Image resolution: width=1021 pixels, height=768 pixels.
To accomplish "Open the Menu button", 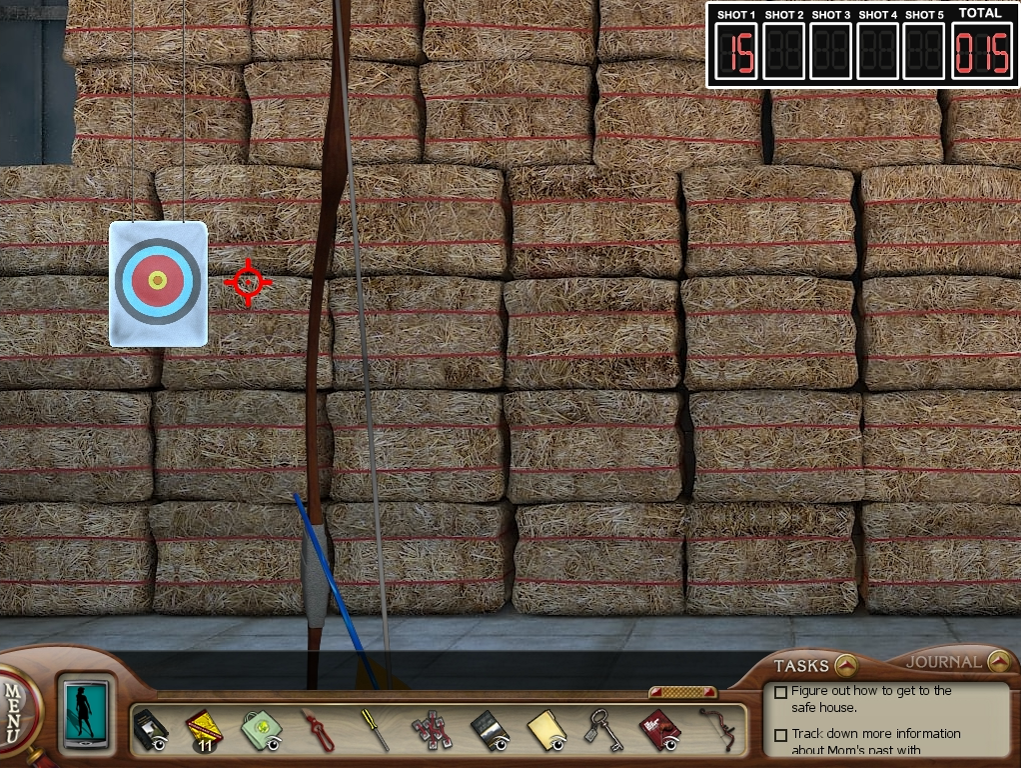I will [x=14, y=712].
